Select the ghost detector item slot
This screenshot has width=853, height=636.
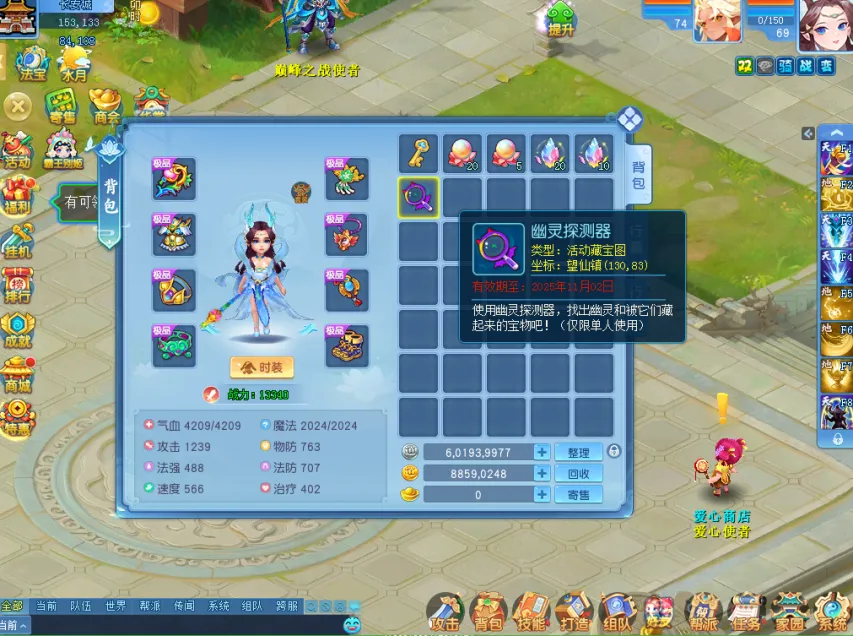click(418, 197)
